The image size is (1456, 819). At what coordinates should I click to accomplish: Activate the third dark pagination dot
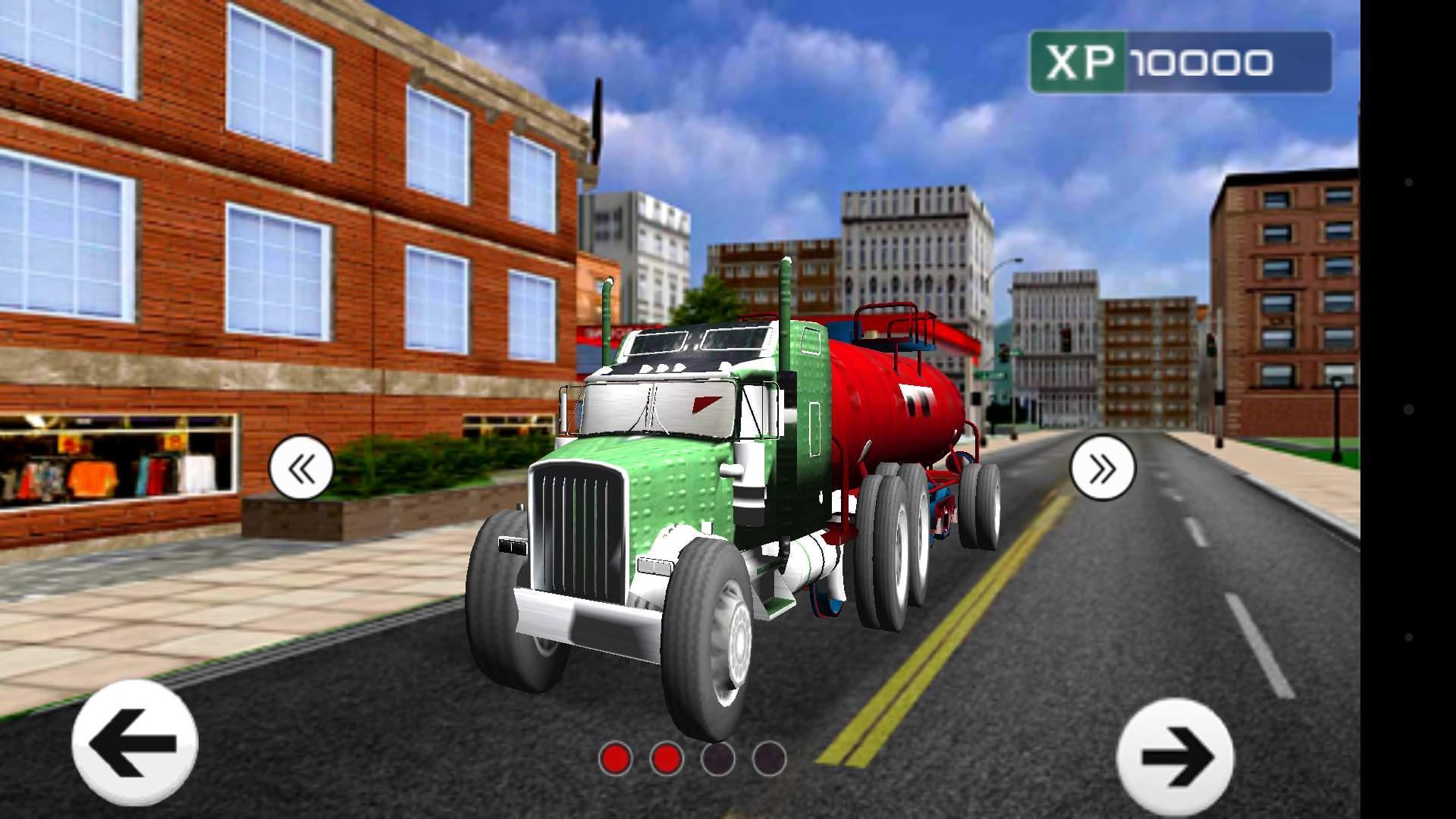click(718, 758)
